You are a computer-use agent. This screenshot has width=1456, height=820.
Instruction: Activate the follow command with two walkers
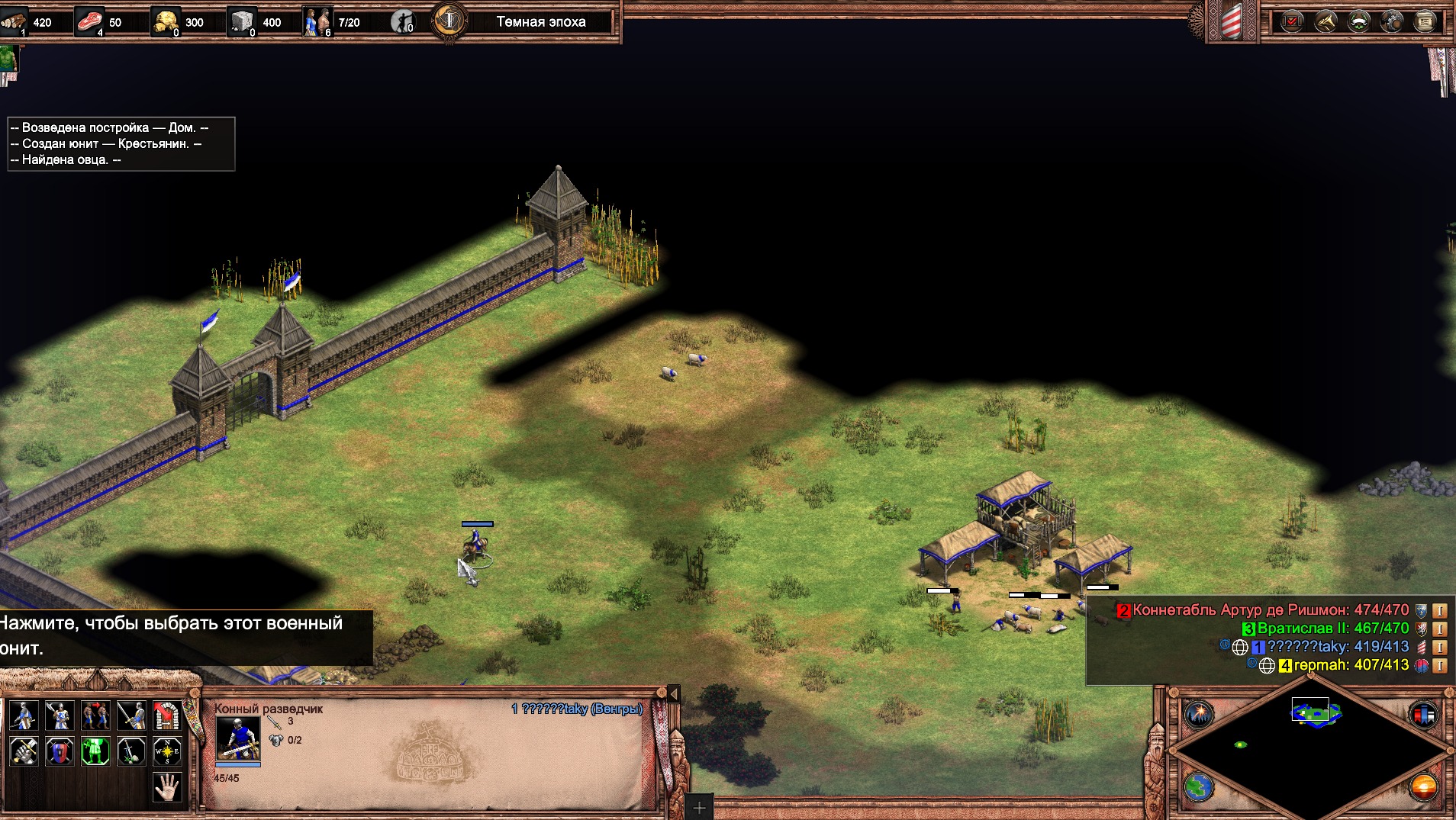pyautogui.click(x=95, y=715)
